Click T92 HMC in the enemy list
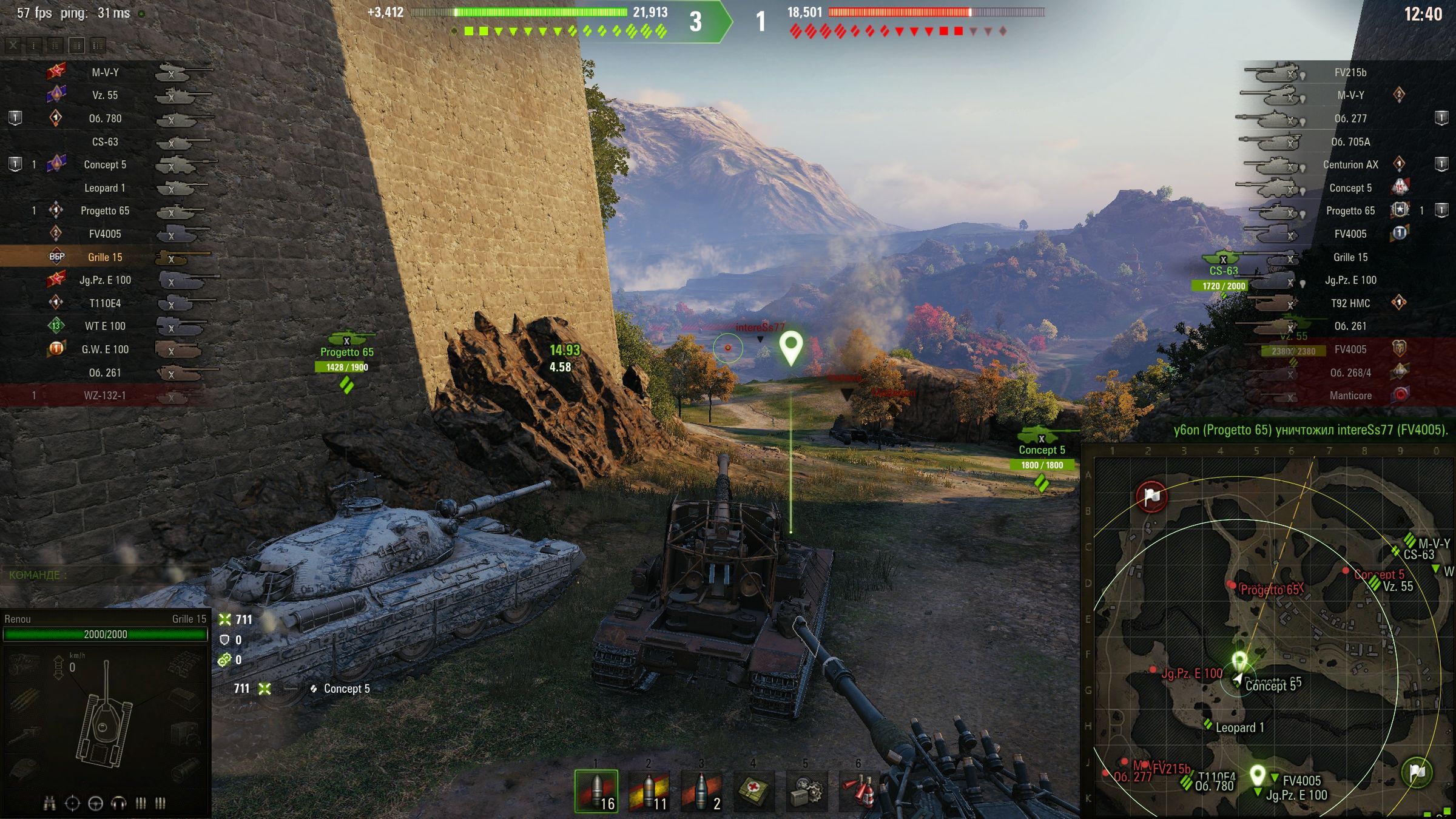This screenshot has height=819, width=1456. 1350,303
